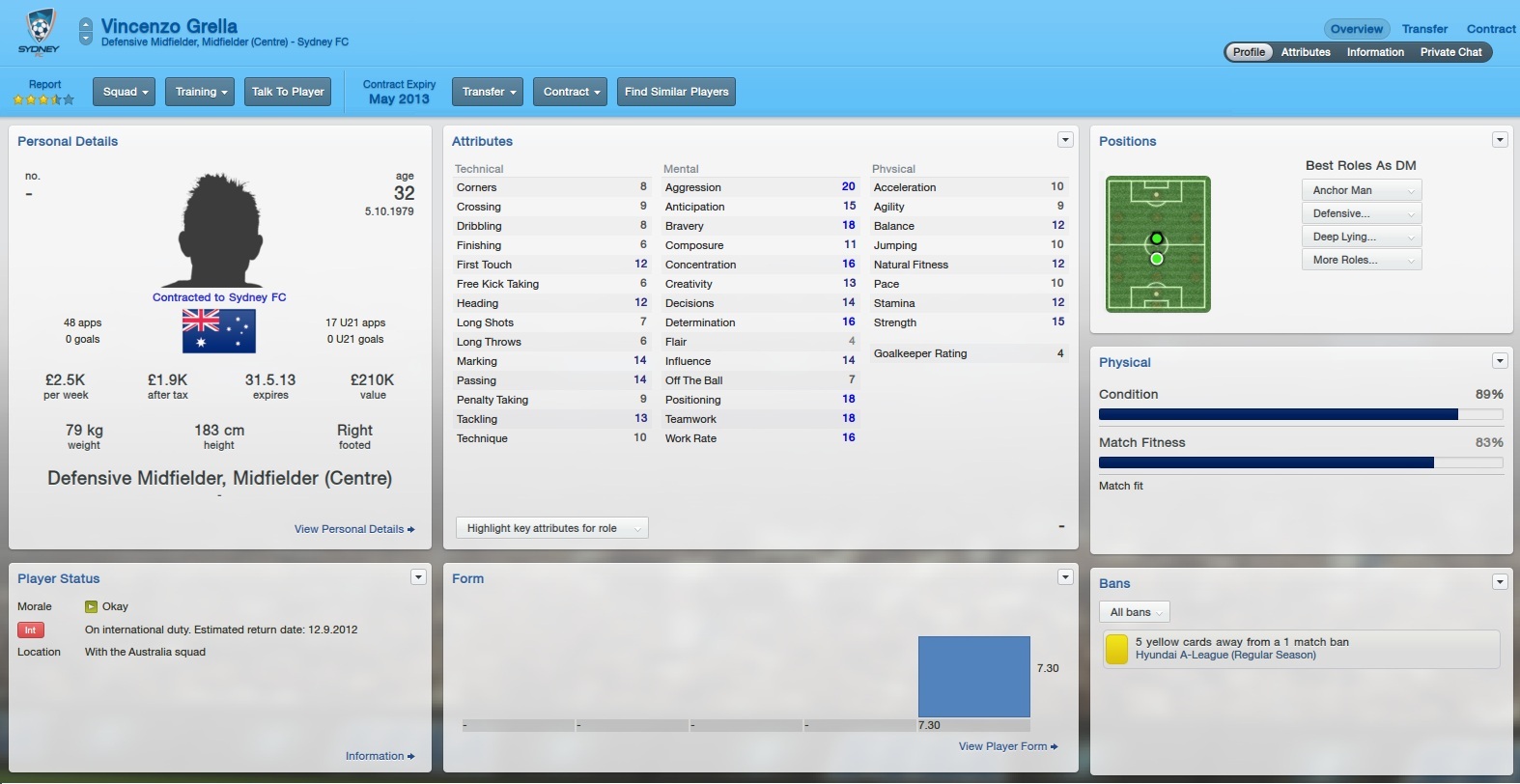Viewport: 1520px width, 784px height.
Task: Select the Overview section
Action: click(1356, 29)
